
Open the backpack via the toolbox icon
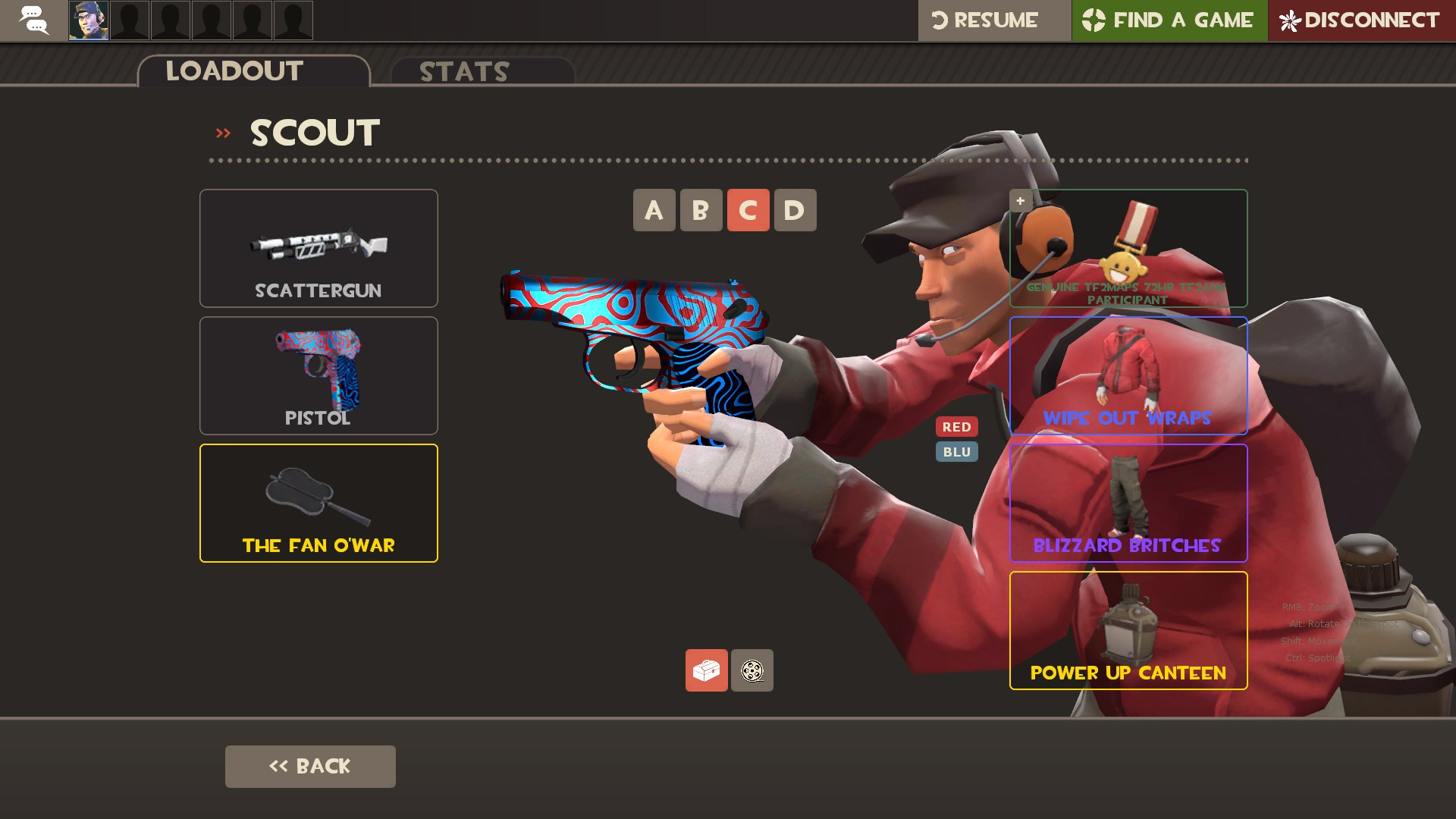click(705, 670)
